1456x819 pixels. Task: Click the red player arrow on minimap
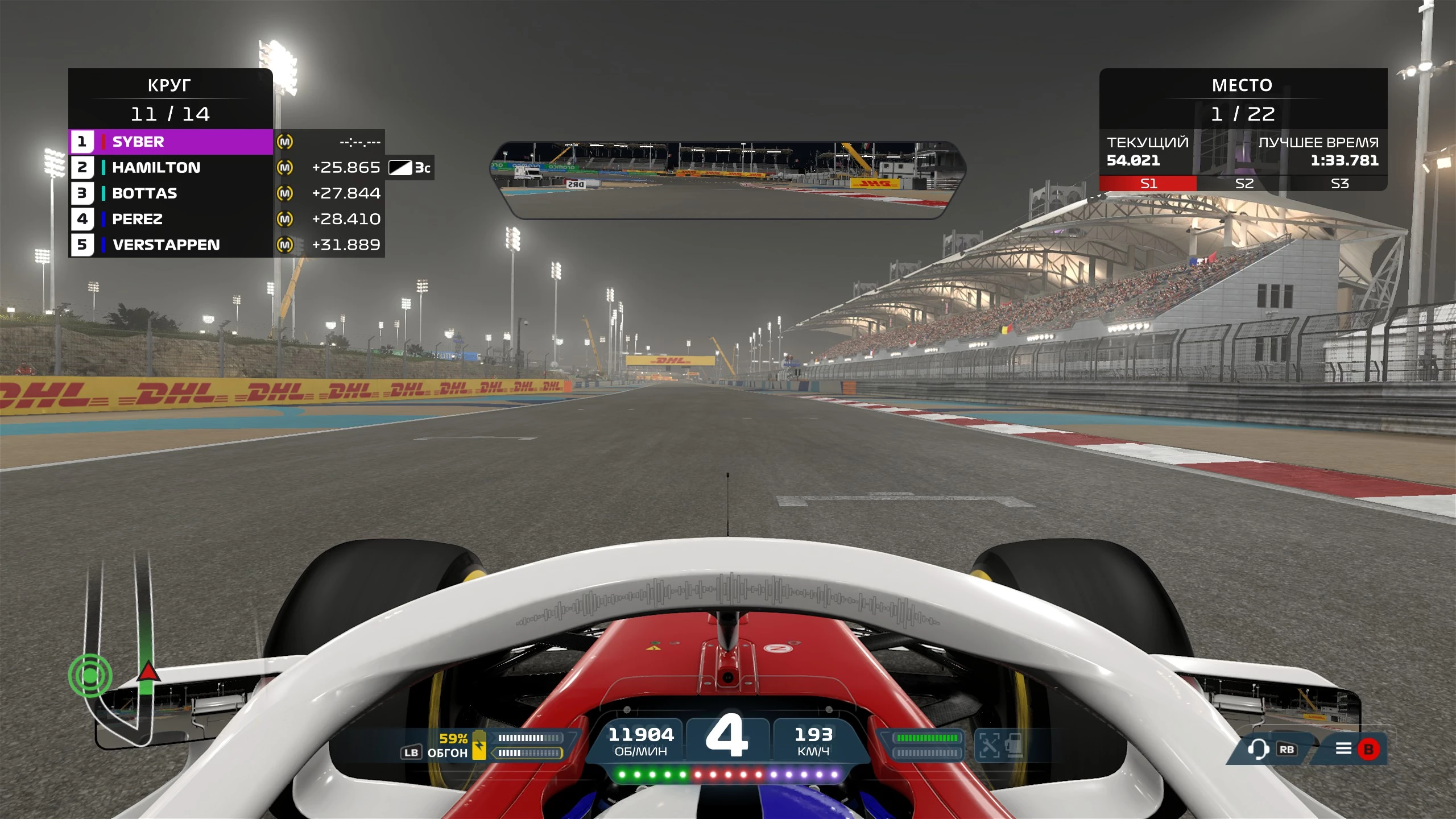pos(148,672)
